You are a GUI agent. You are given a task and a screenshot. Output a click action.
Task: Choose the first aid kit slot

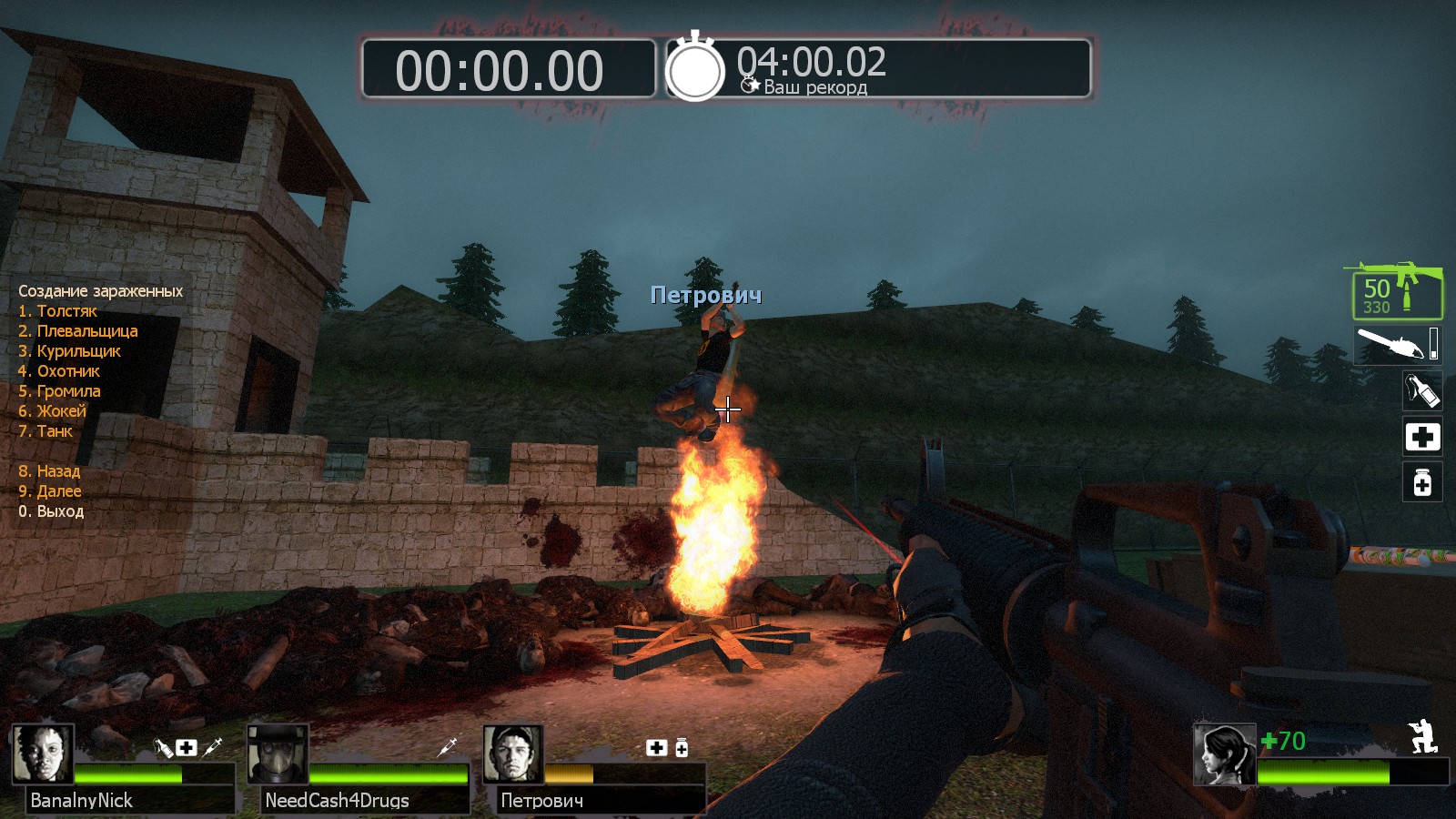1422,437
